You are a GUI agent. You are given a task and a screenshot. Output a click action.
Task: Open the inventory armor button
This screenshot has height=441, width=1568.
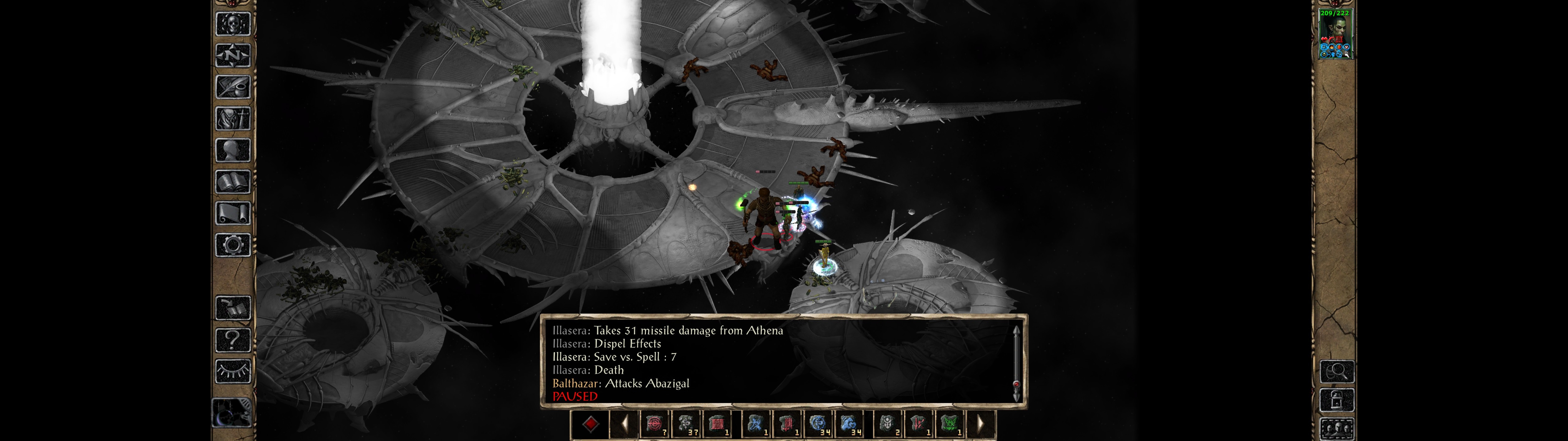[232, 118]
